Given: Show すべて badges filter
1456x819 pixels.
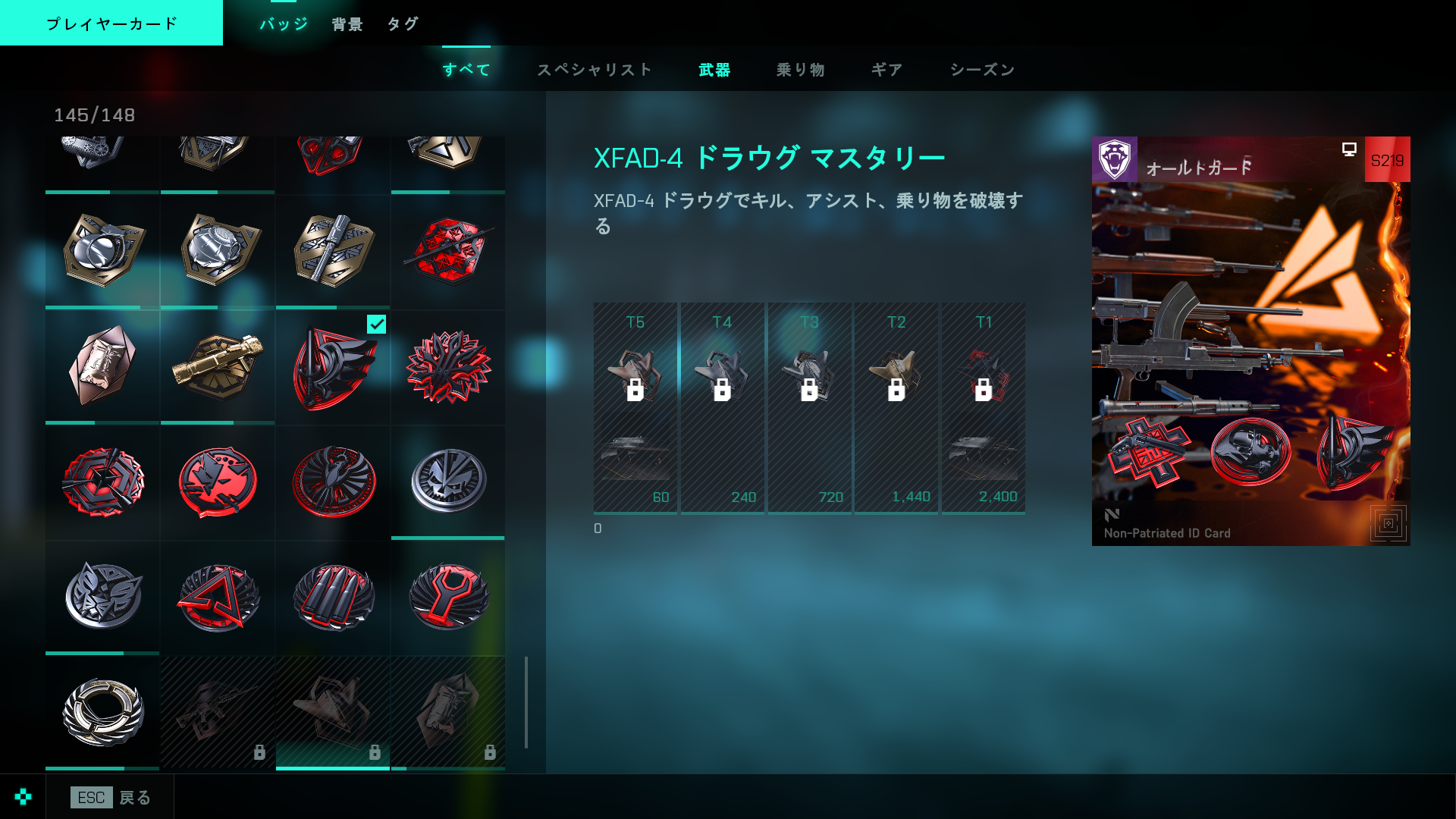Looking at the screenshot, I should 466,70.
